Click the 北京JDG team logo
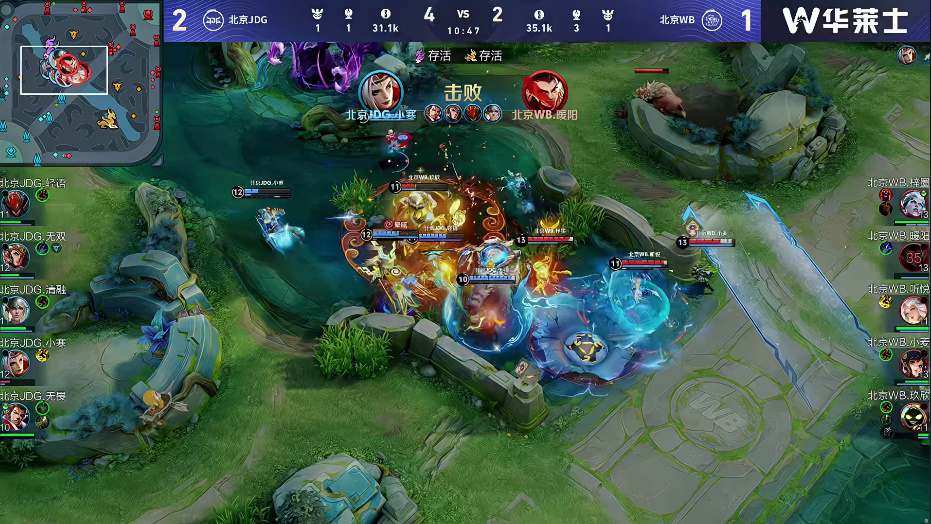 click(213, 20)
